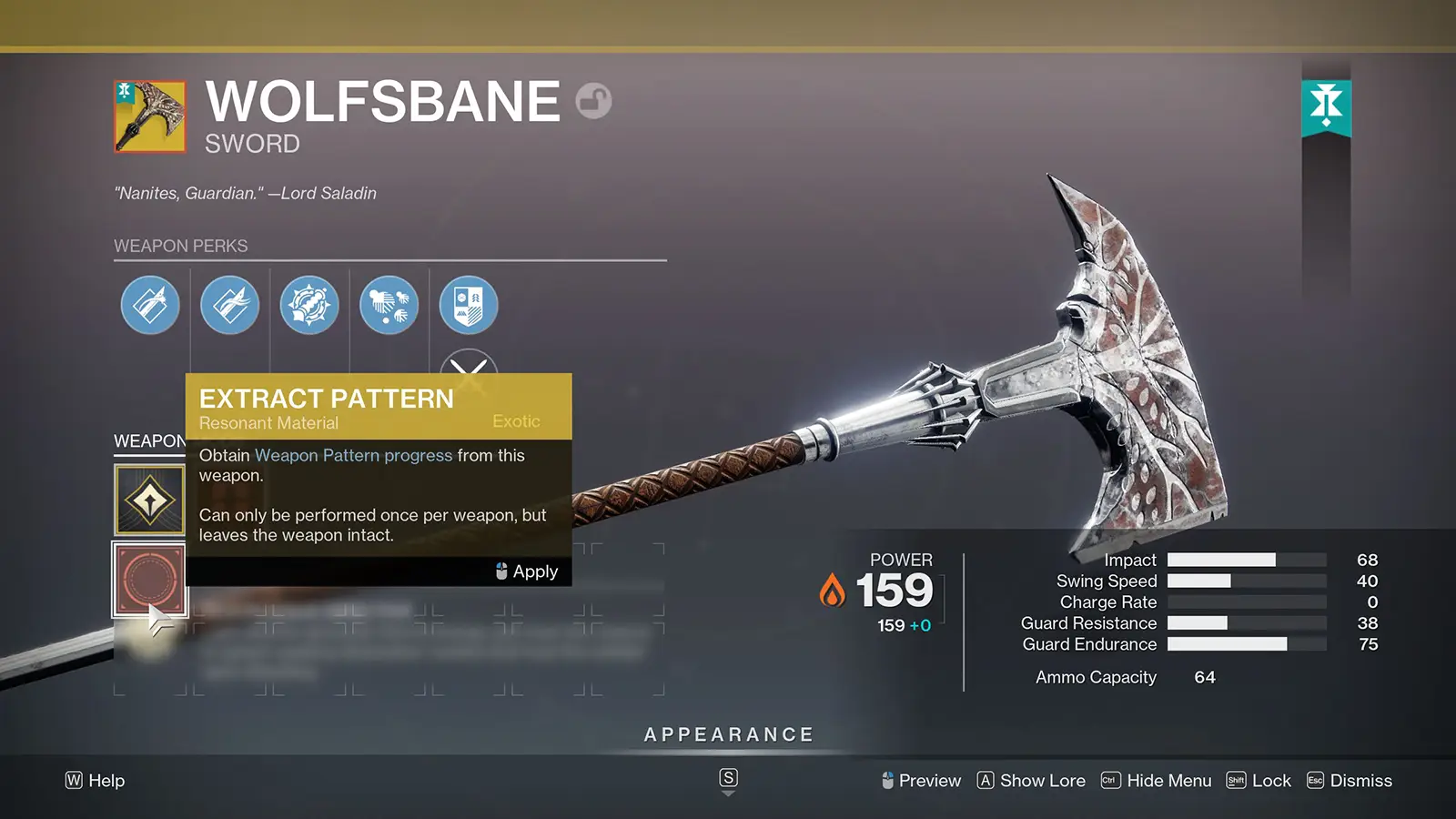
Task: Expand the S key indicator at screen bottom
Action: tap(727, 779)
